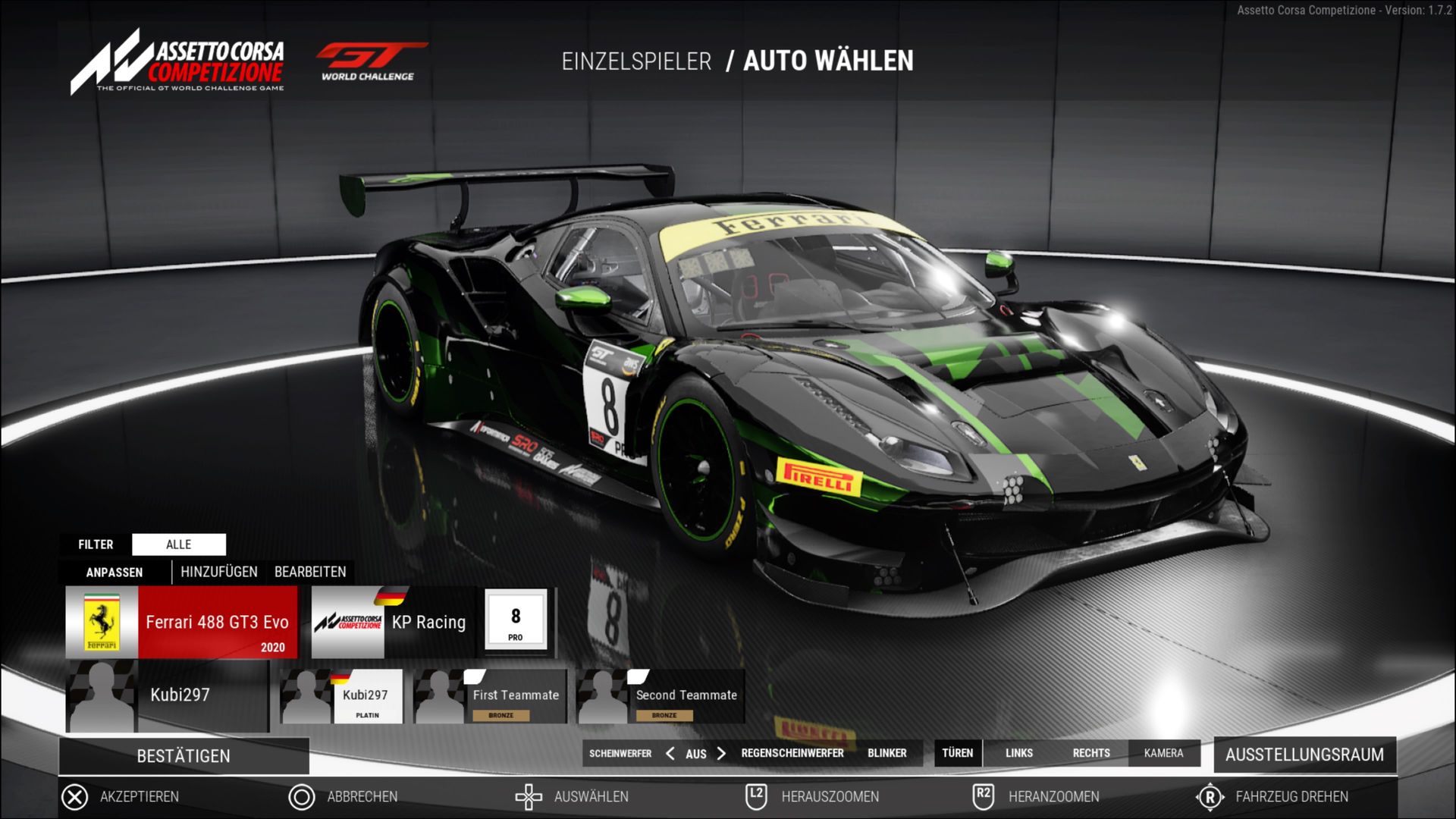Open the Ausstellungsraum showroom view
This screenshot has height=819, width=1456.
pos(1304,755)
